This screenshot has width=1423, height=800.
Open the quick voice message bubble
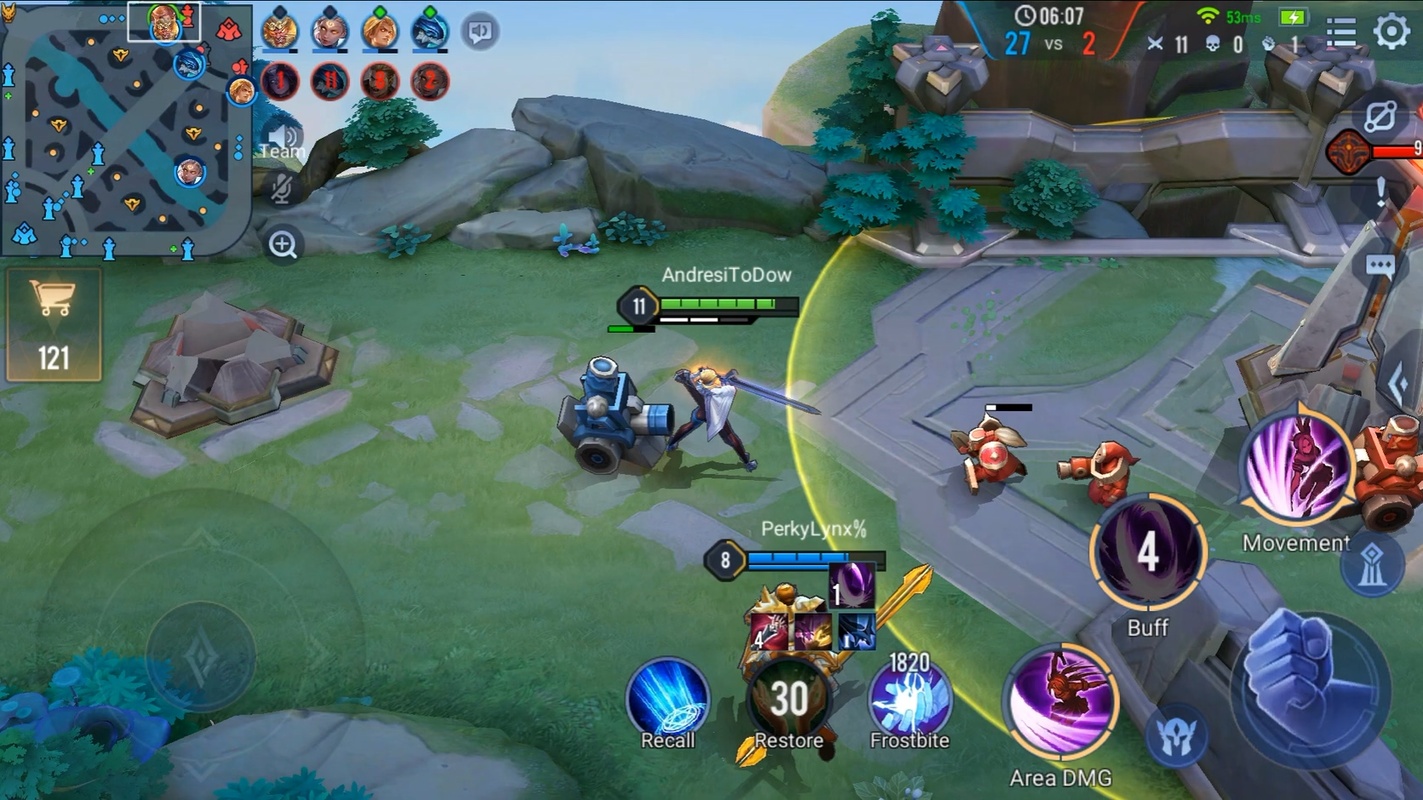click(480, 32)
